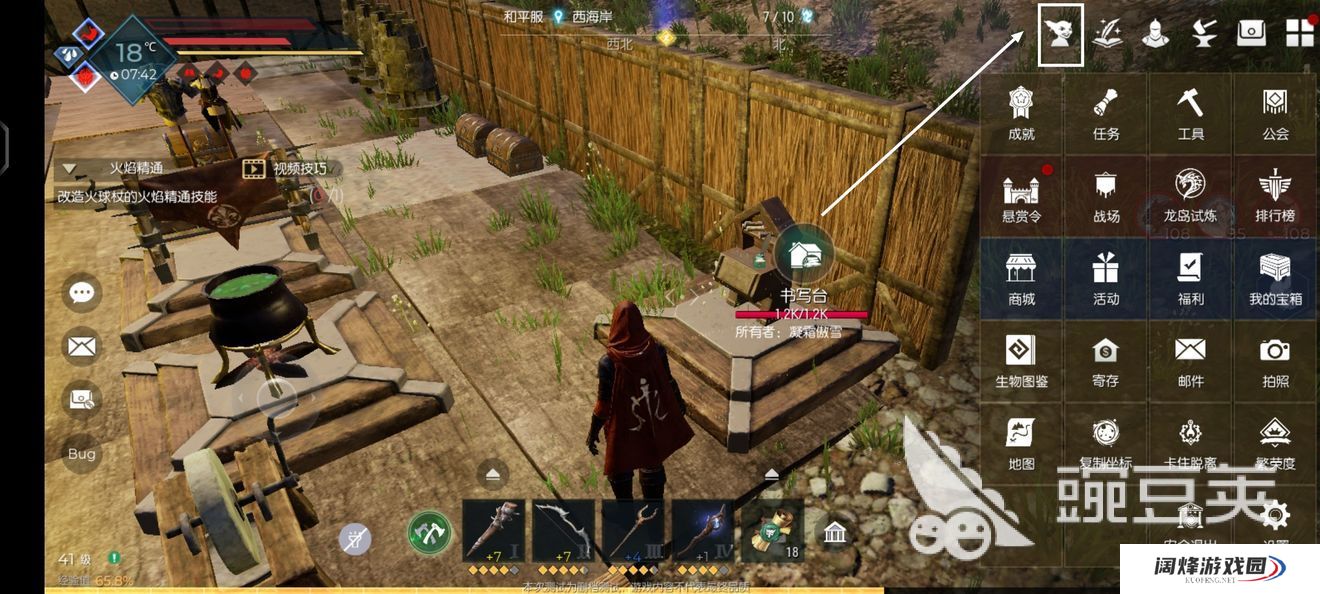1320x594 pixels.
Task: Open the 悬赏令 bounty menu
Action: pos(1021,196)
